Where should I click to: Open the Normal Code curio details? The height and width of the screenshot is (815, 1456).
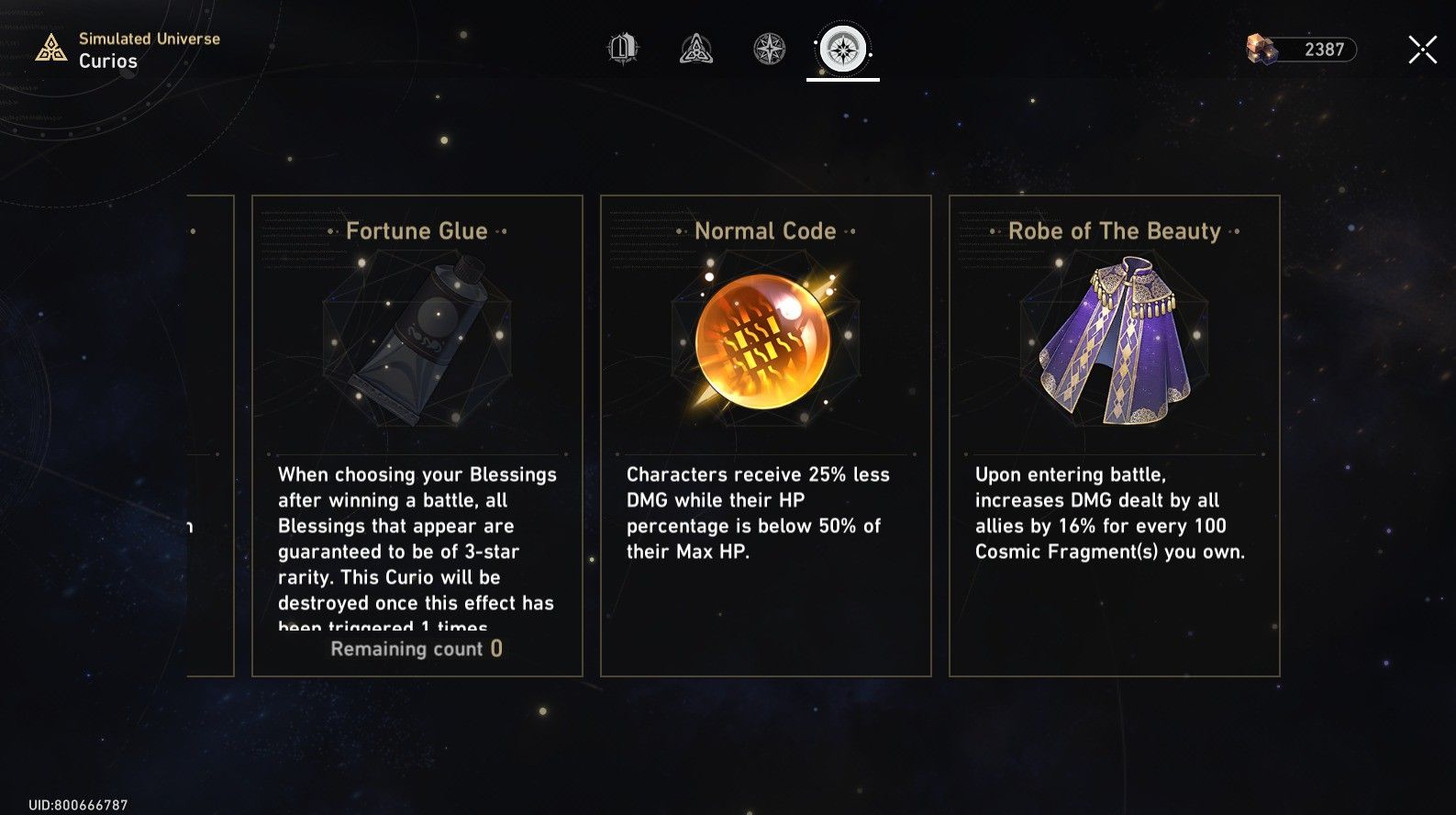tap(765, 431)
